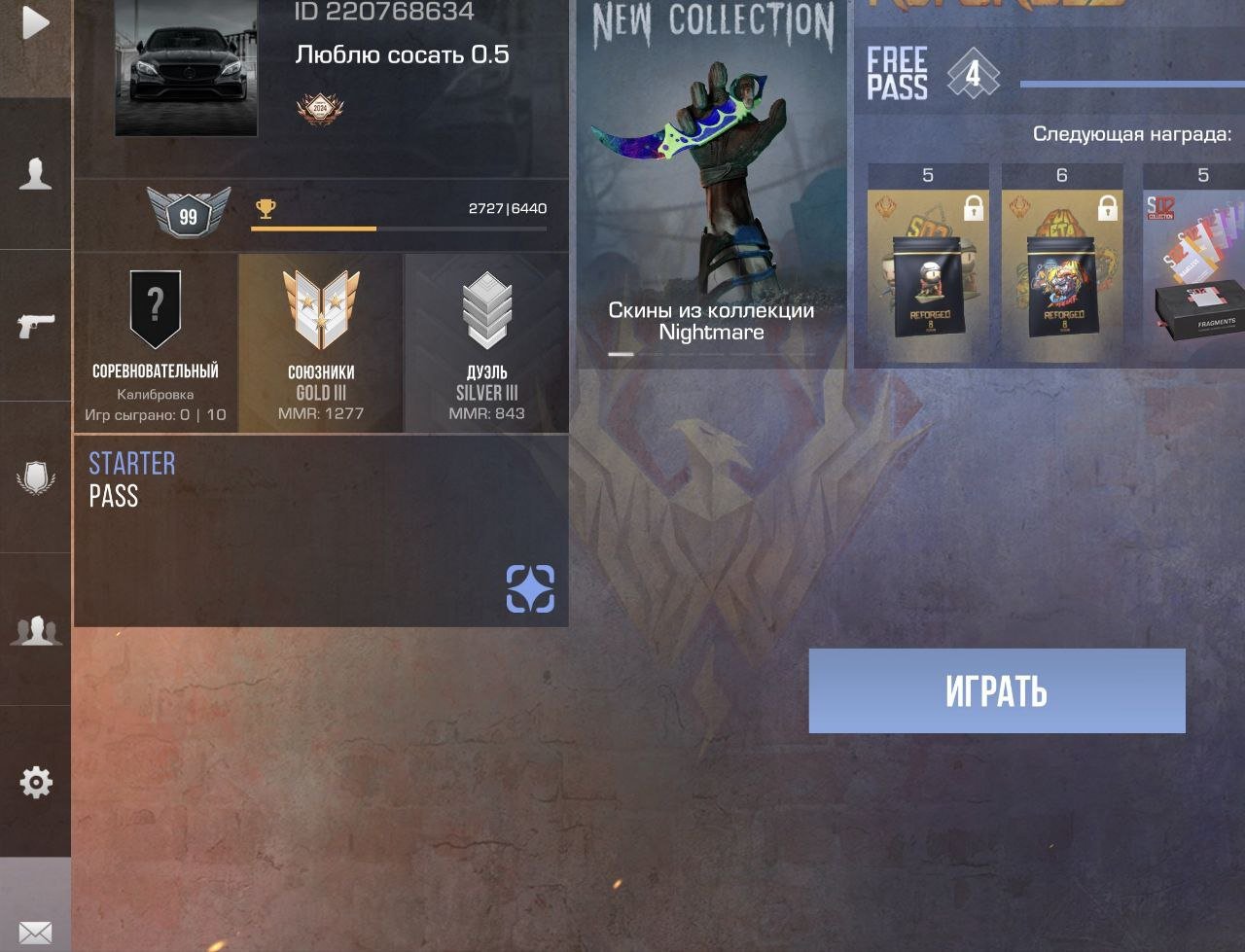
Task: Open the envelope mail inbox
Action: click(x=35, y=932)
